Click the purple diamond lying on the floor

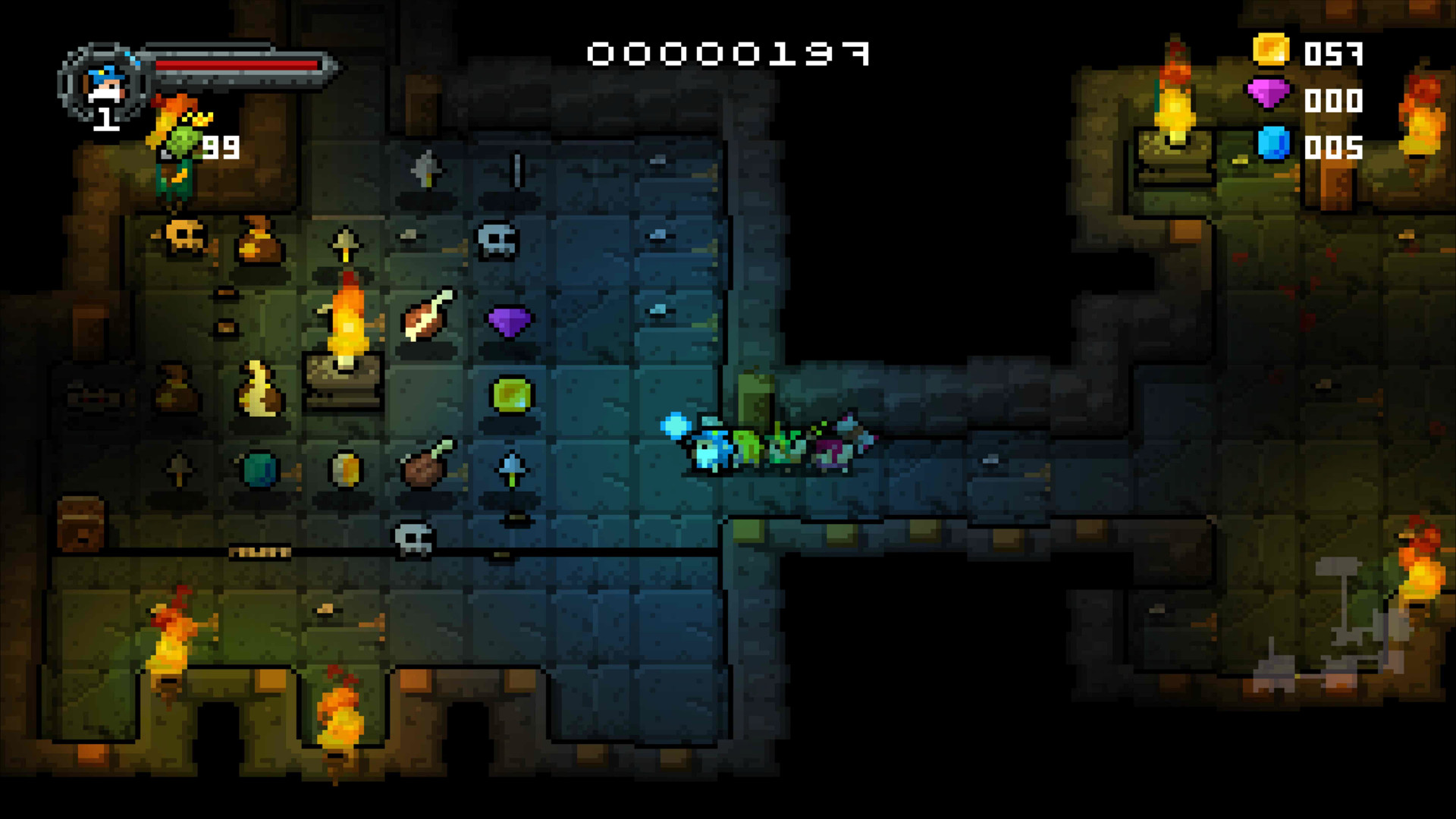tap(510, 322)
